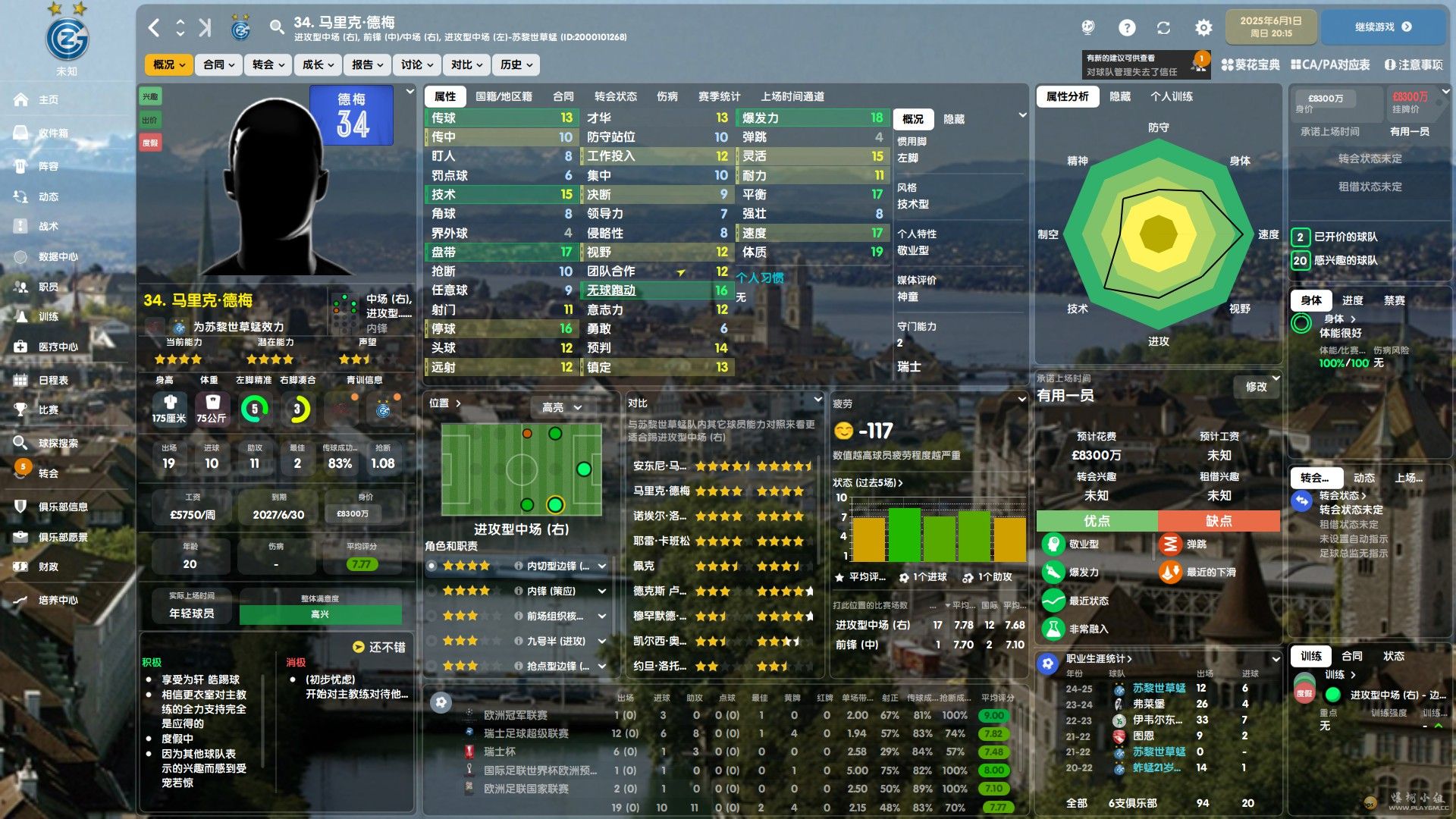
Task: Go to 收件箱 in the sidebar
Action: click(x=53, y=133)
